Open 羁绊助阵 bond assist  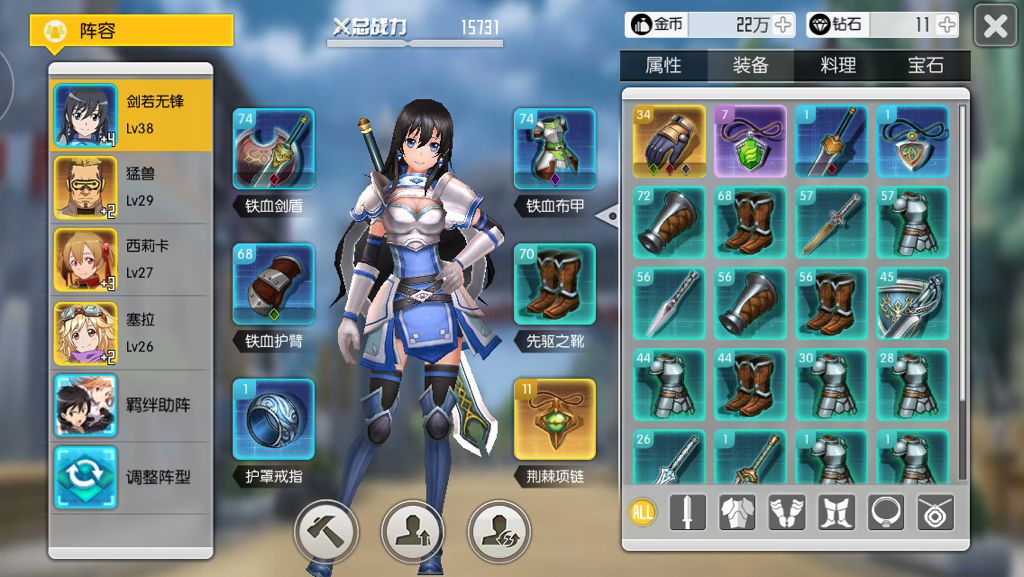(x=131, y=405)
